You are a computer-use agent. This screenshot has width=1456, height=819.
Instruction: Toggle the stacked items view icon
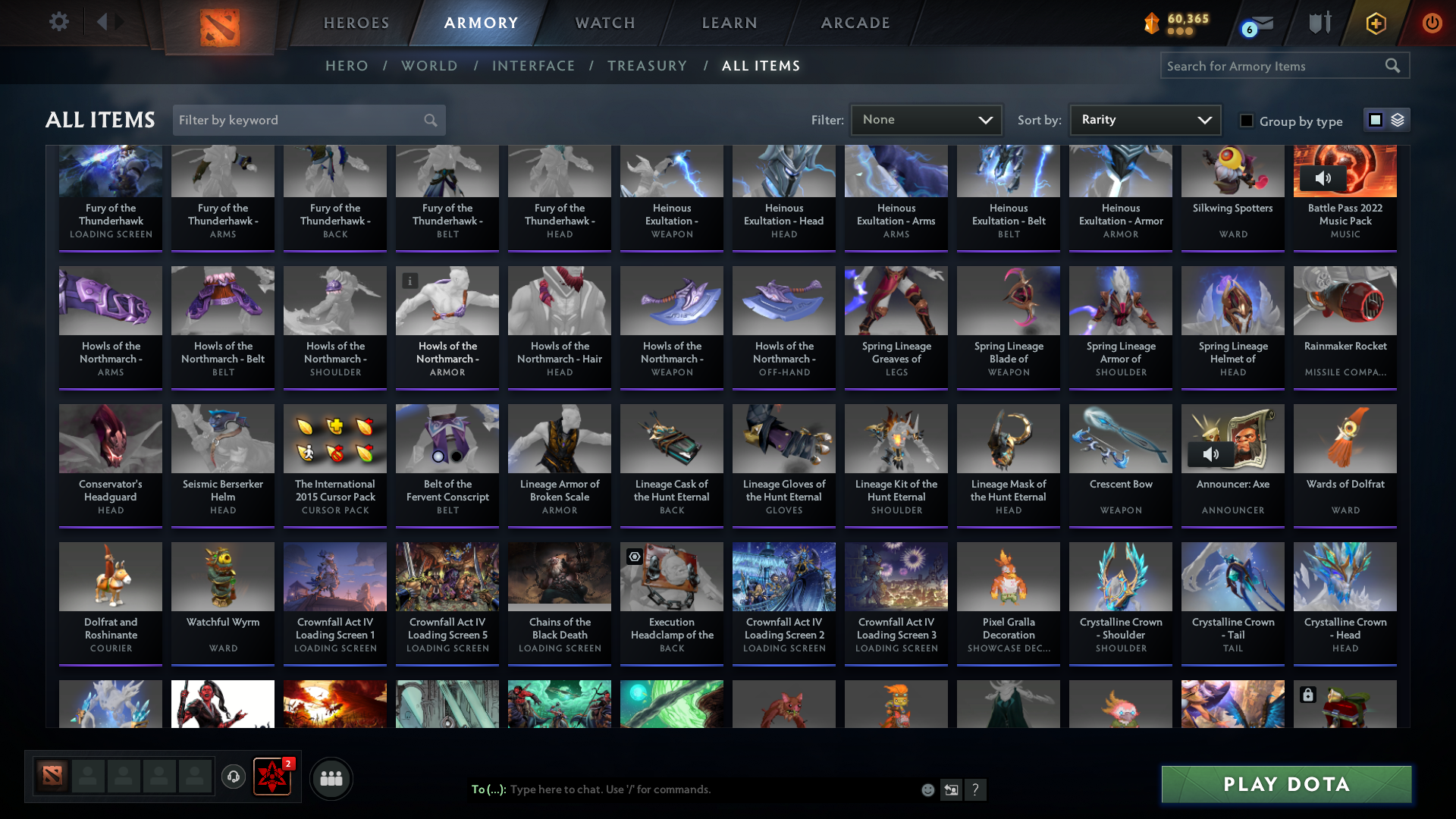pyautogui.click(x=1398, y=120)
